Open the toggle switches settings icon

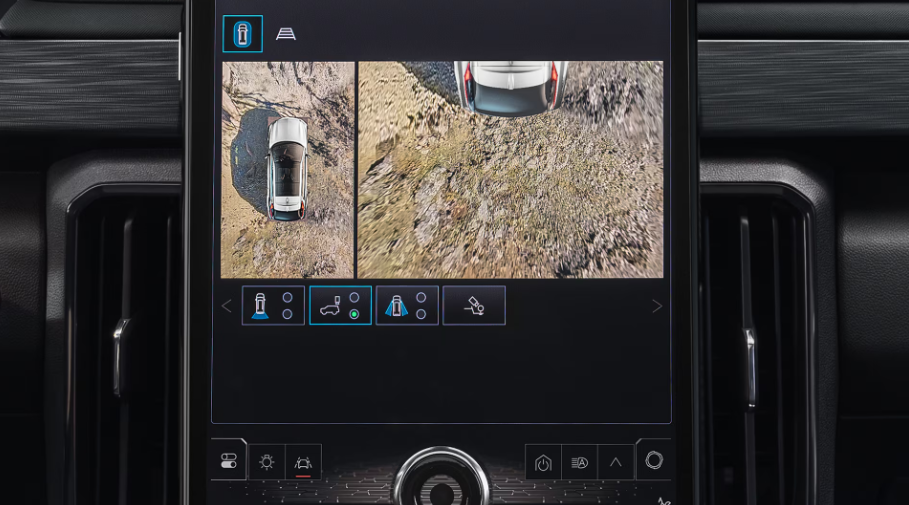pyautogui.click(x=229, y=461)
